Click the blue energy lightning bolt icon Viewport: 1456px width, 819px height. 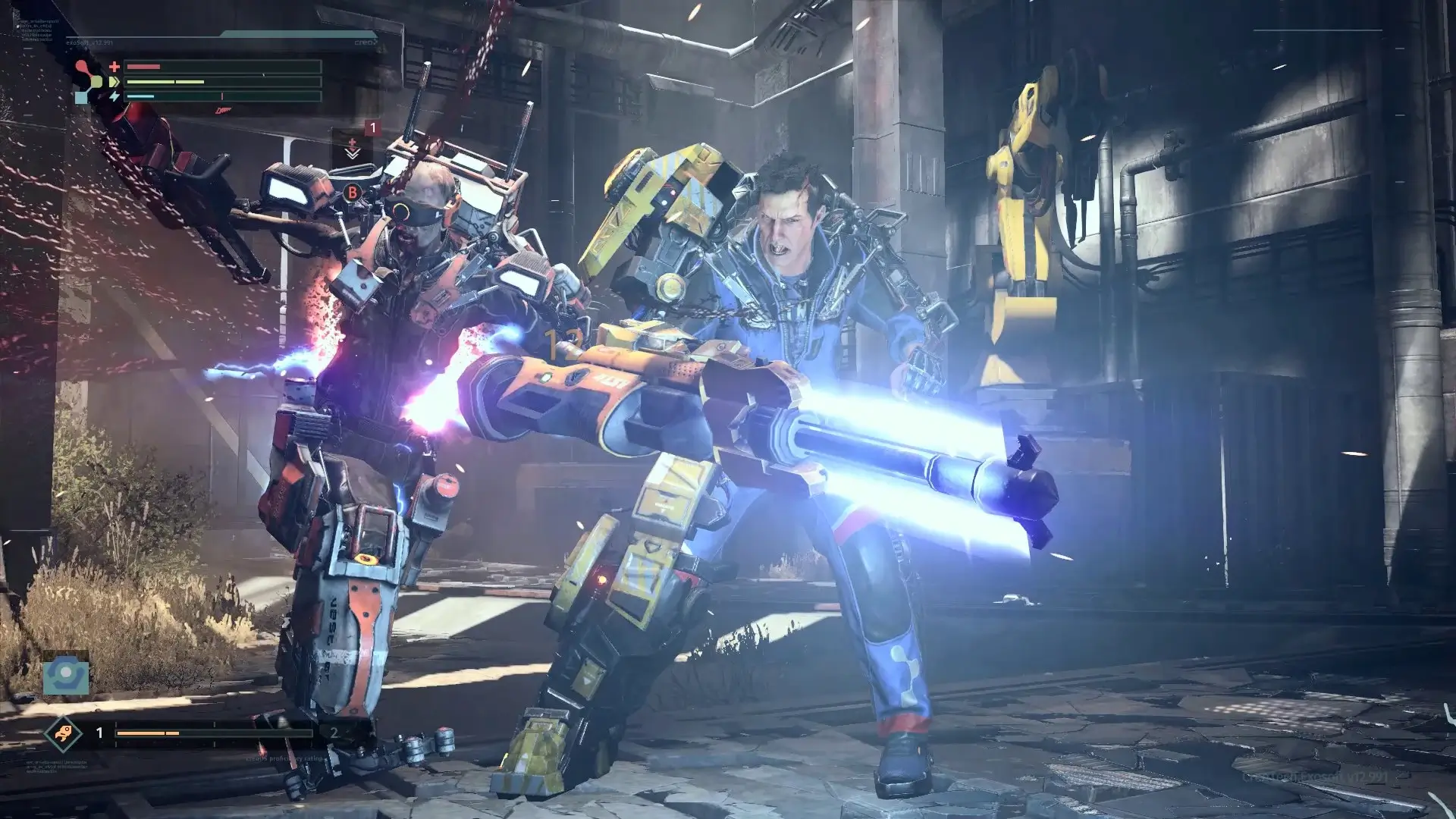pyautogui.click(x=115, y=97)
